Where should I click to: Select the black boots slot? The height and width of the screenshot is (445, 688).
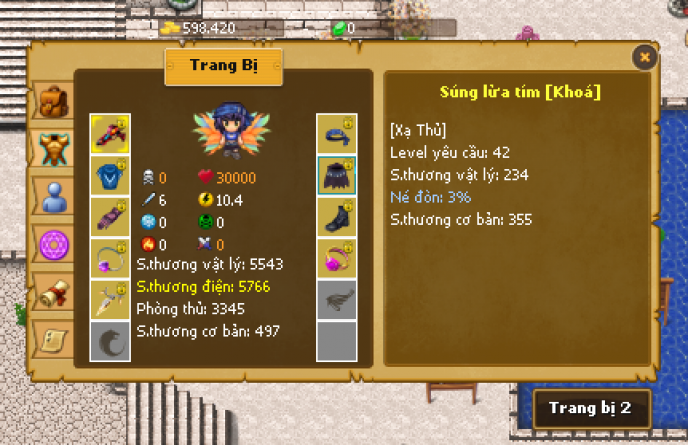point(337,217)
